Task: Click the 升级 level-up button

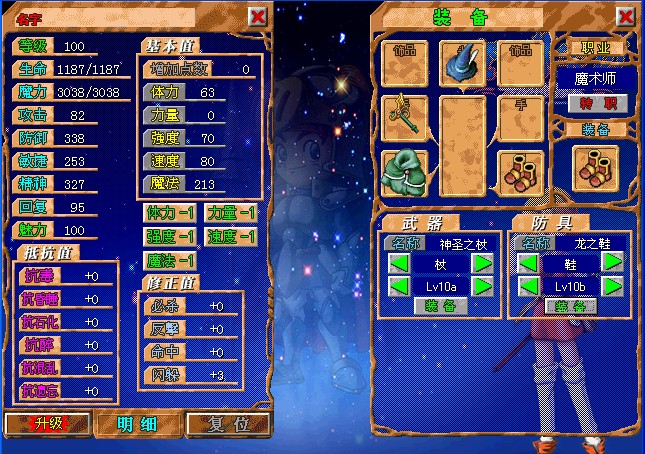Action: pyautogui.click(x=47, y=423)
